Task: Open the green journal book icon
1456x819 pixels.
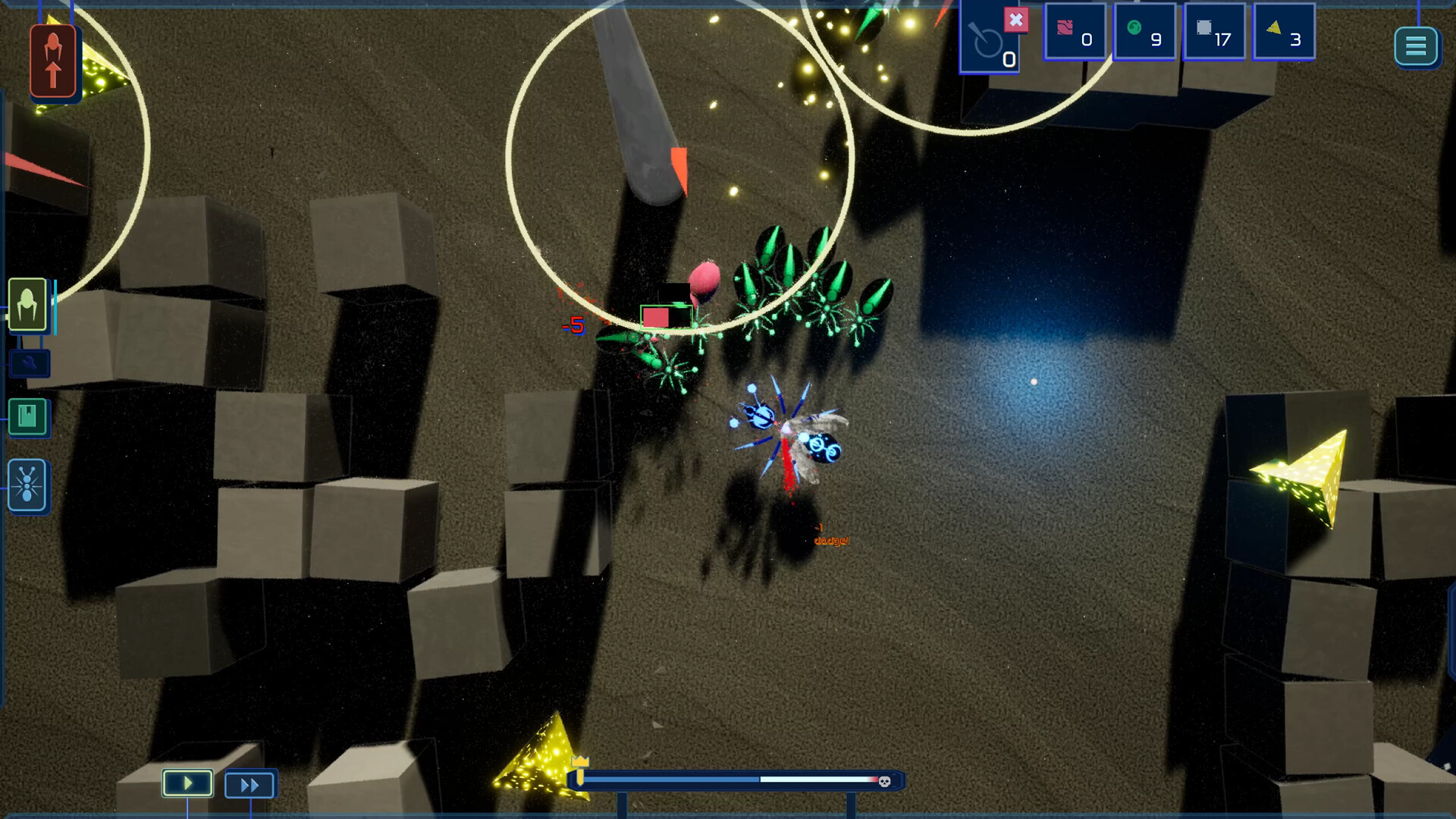Action: click(x=27, y=418)
